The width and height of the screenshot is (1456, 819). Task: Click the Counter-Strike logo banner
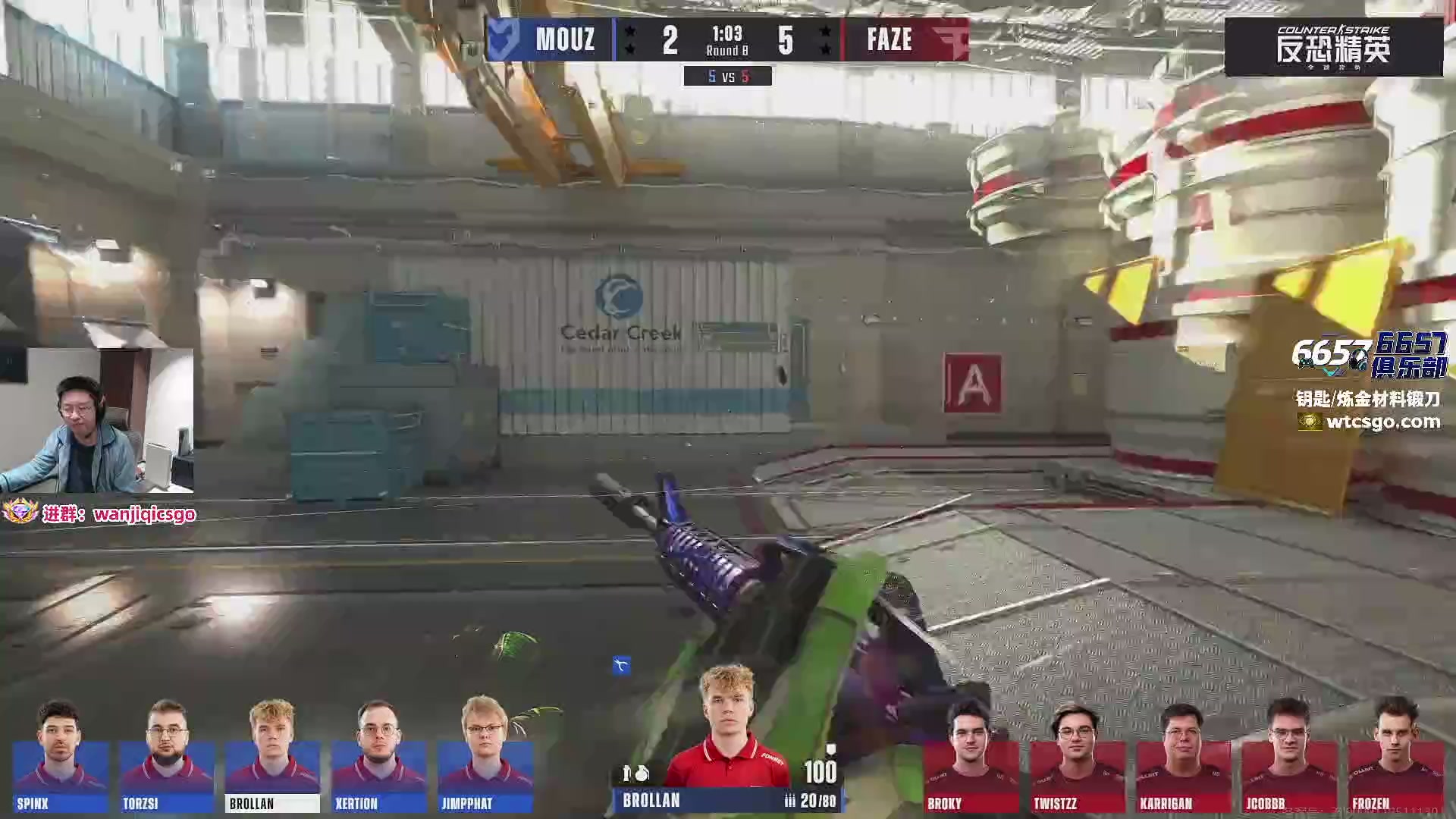tap(1333, 47)
